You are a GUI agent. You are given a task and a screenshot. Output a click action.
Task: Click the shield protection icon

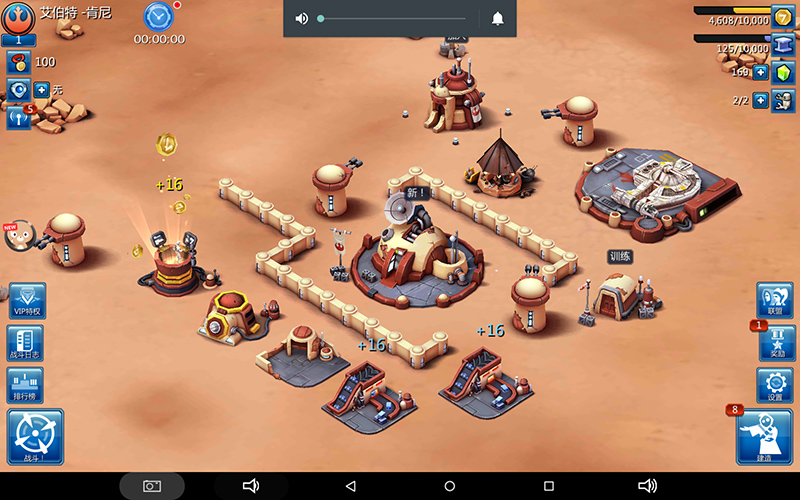[17, 90]
